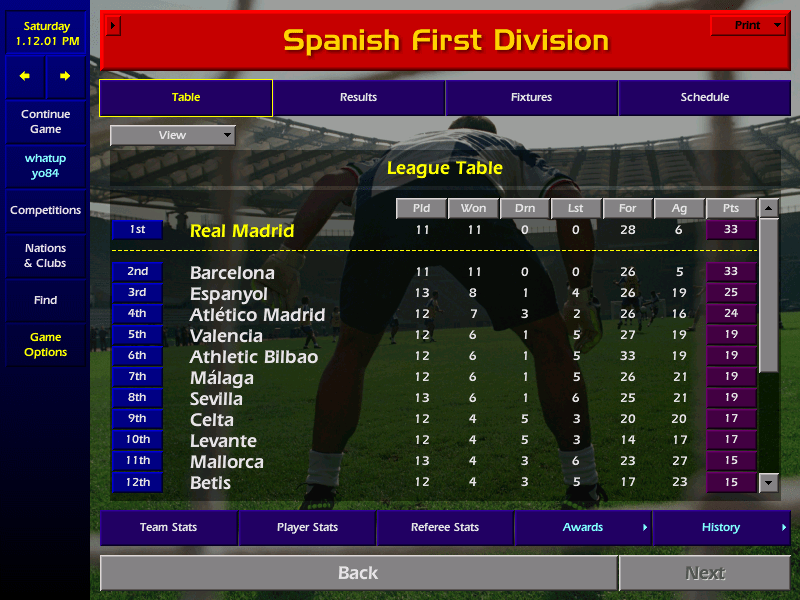Switch to the Results tab
The width and height of the screenshot is (800, 600).
point(358,98)
